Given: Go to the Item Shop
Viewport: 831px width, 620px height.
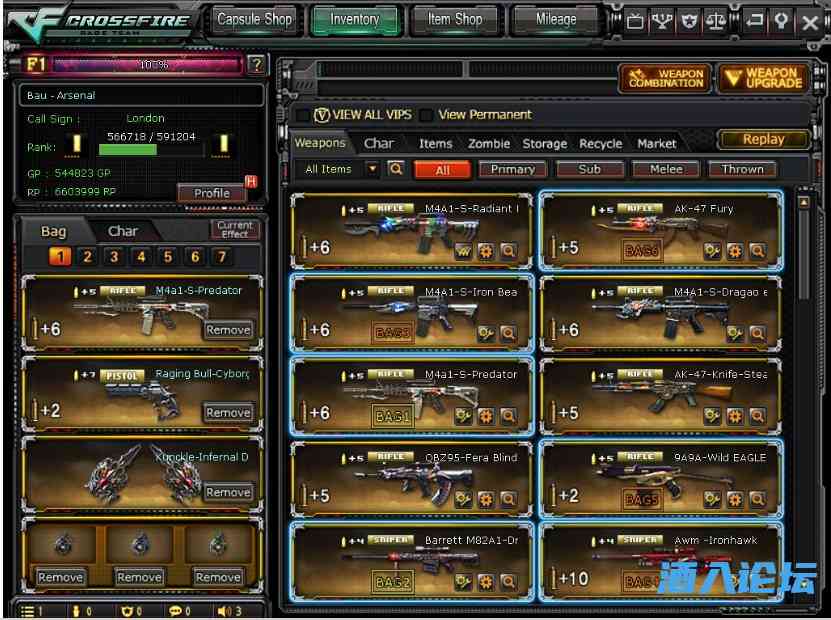Looking at the screenshot, I should click(454, 19).
